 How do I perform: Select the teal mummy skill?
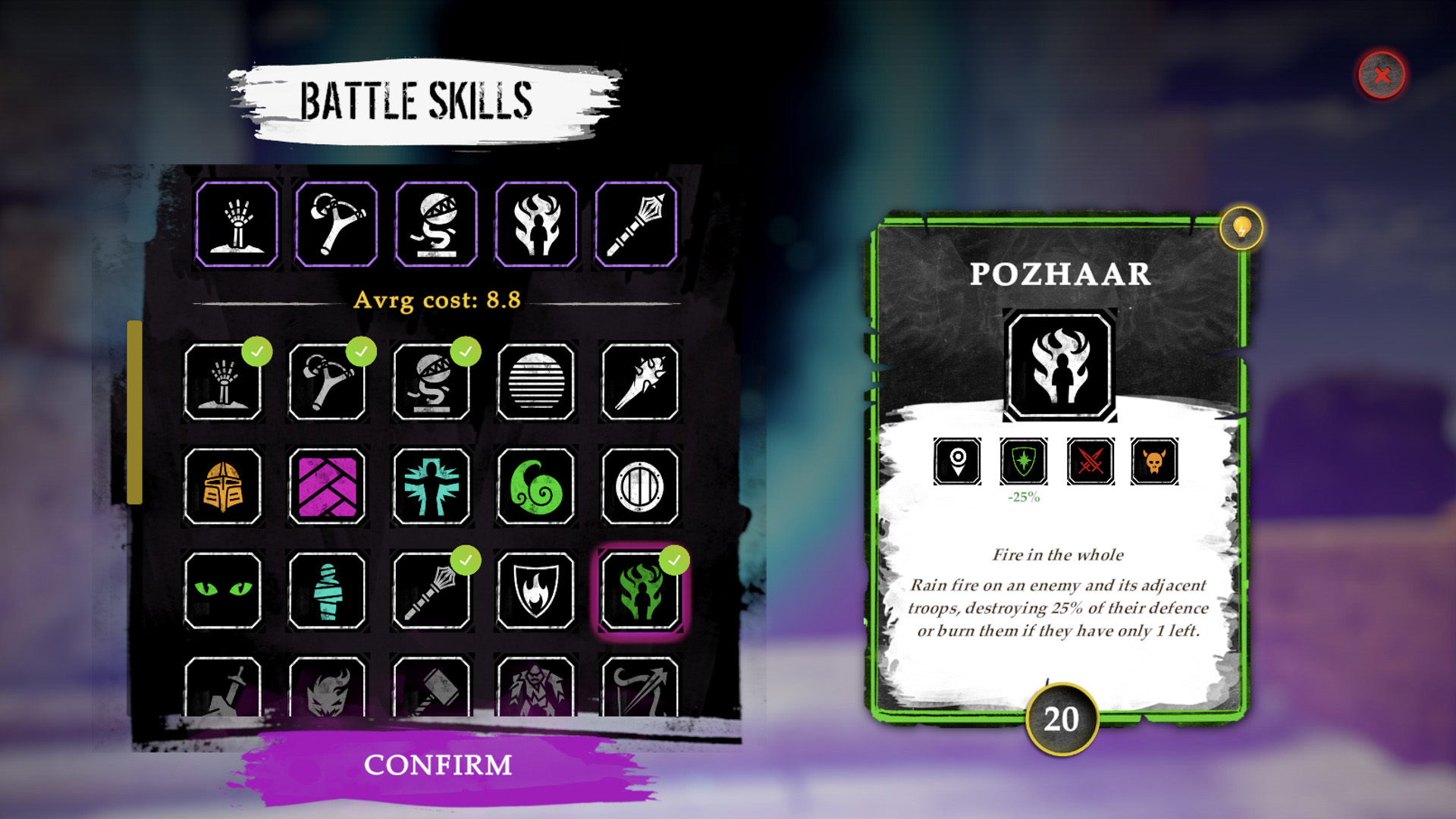[x=328, y=590]
